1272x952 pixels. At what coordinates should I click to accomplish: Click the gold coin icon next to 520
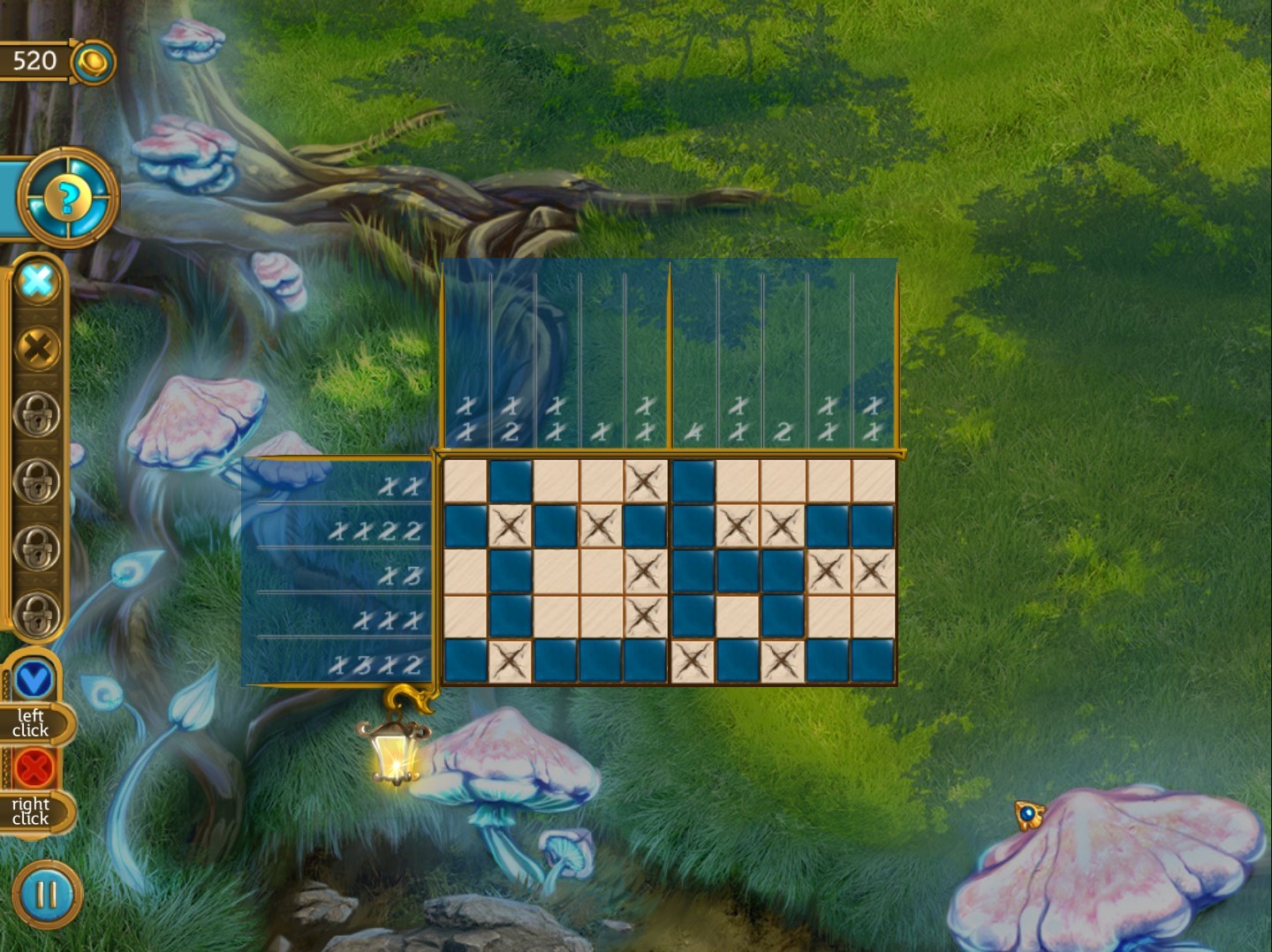pos(92,62)
